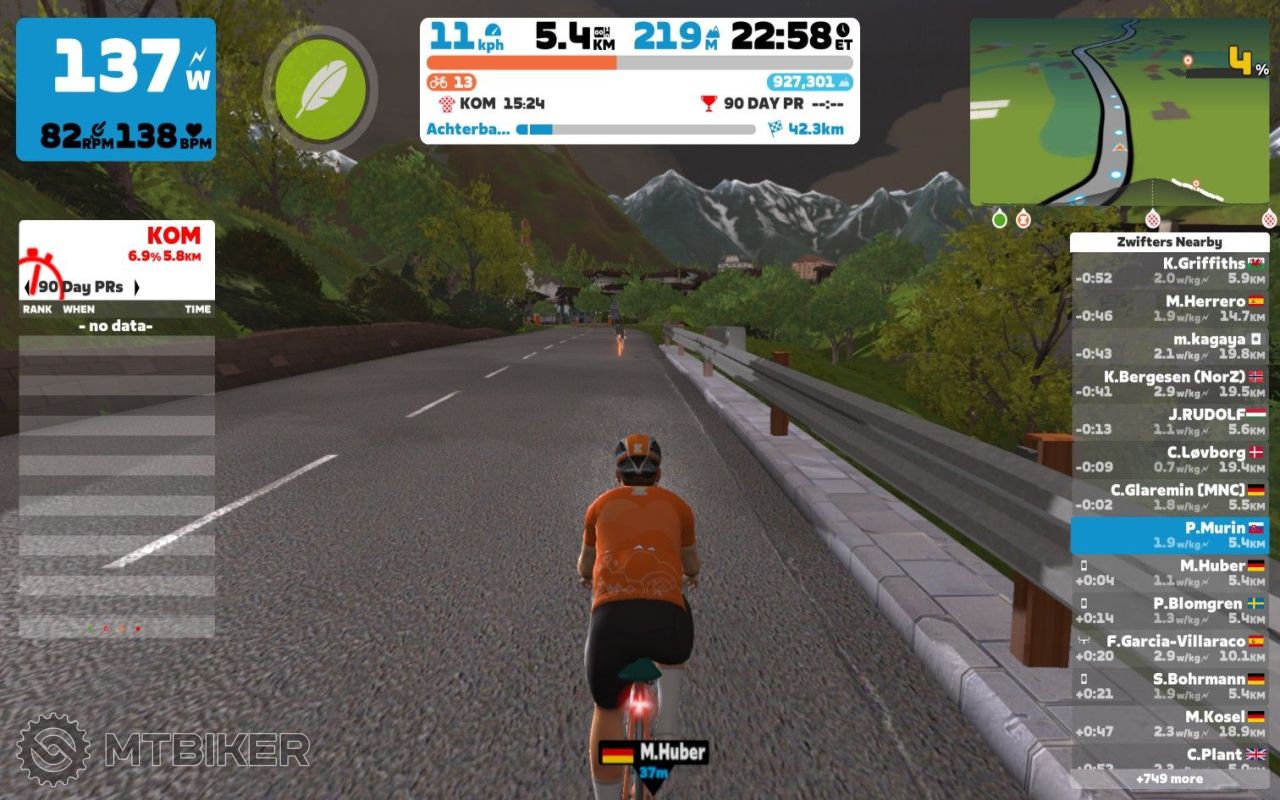
Task: Click the M.Huber rider name tag
Action: 653,752
